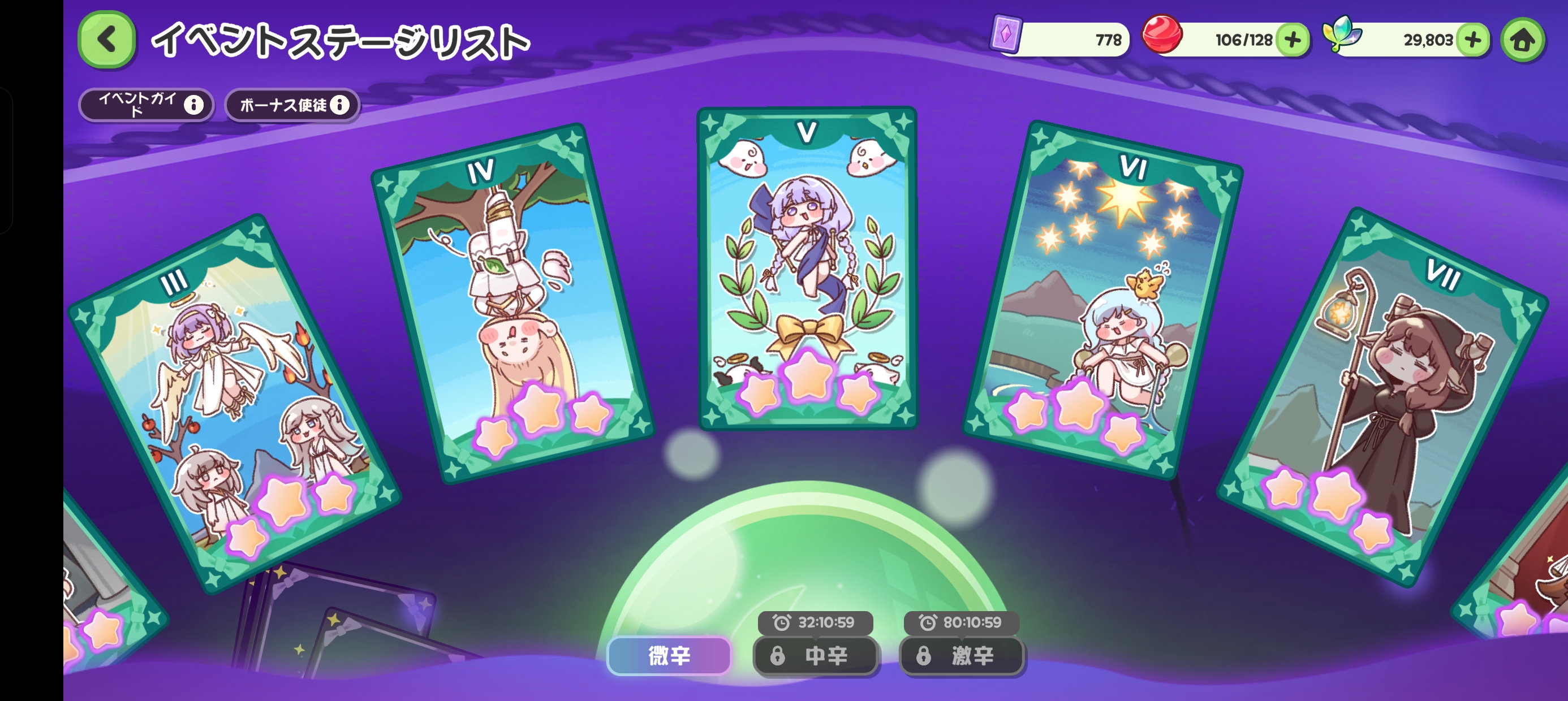Select the locked 中辛 difficulty
1568x701 pixels.
coord(815,655)
